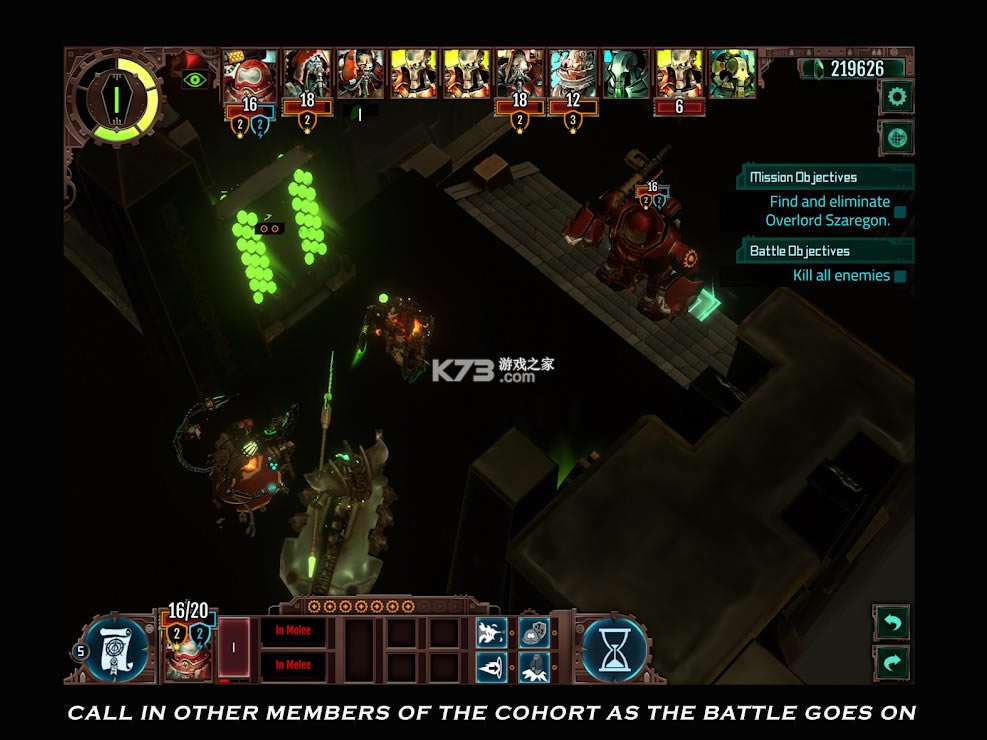Choose the upper 'In Melee' weapon slot

[293, 632]
